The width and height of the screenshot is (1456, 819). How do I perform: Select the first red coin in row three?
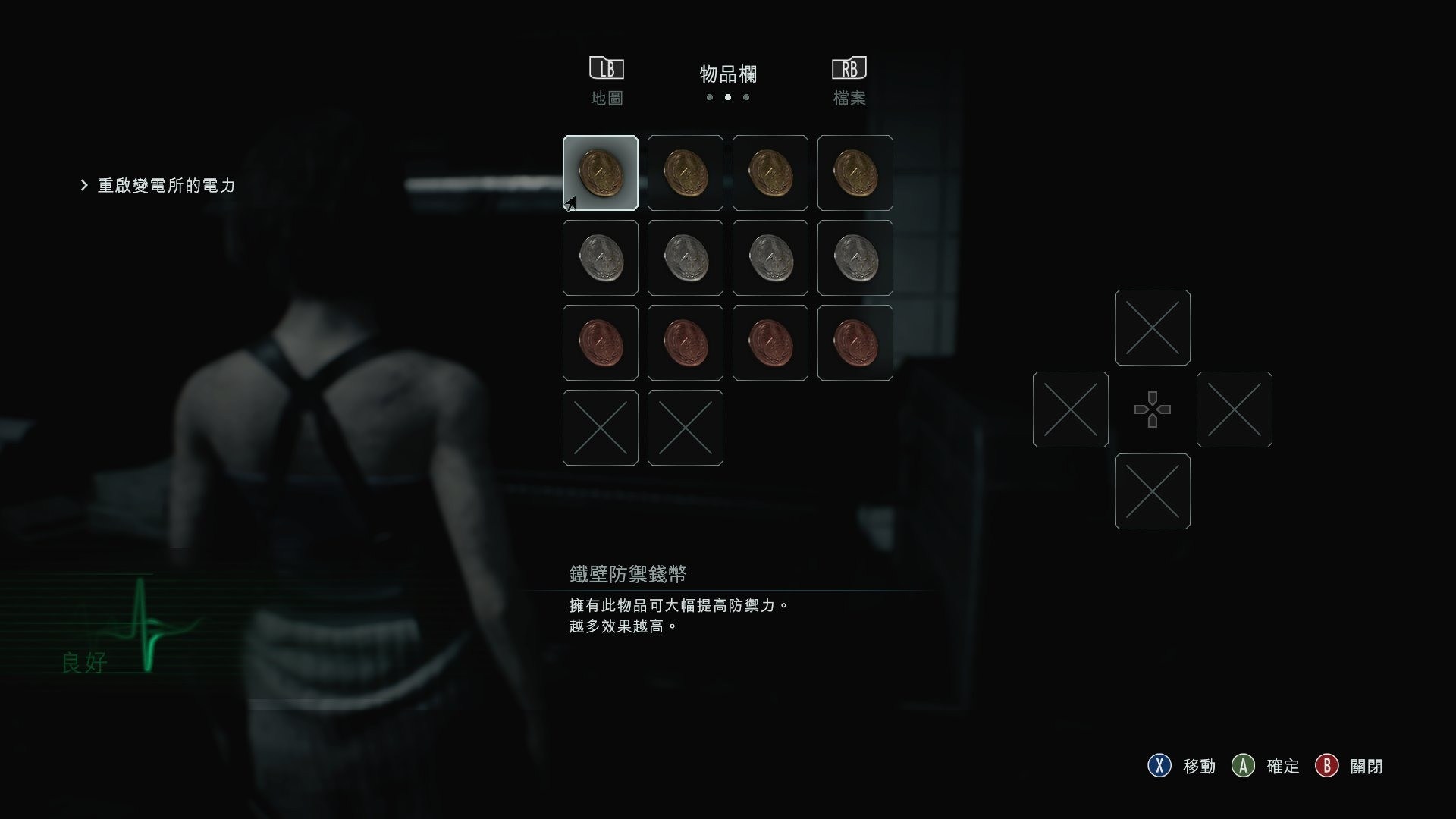point(600,343)
